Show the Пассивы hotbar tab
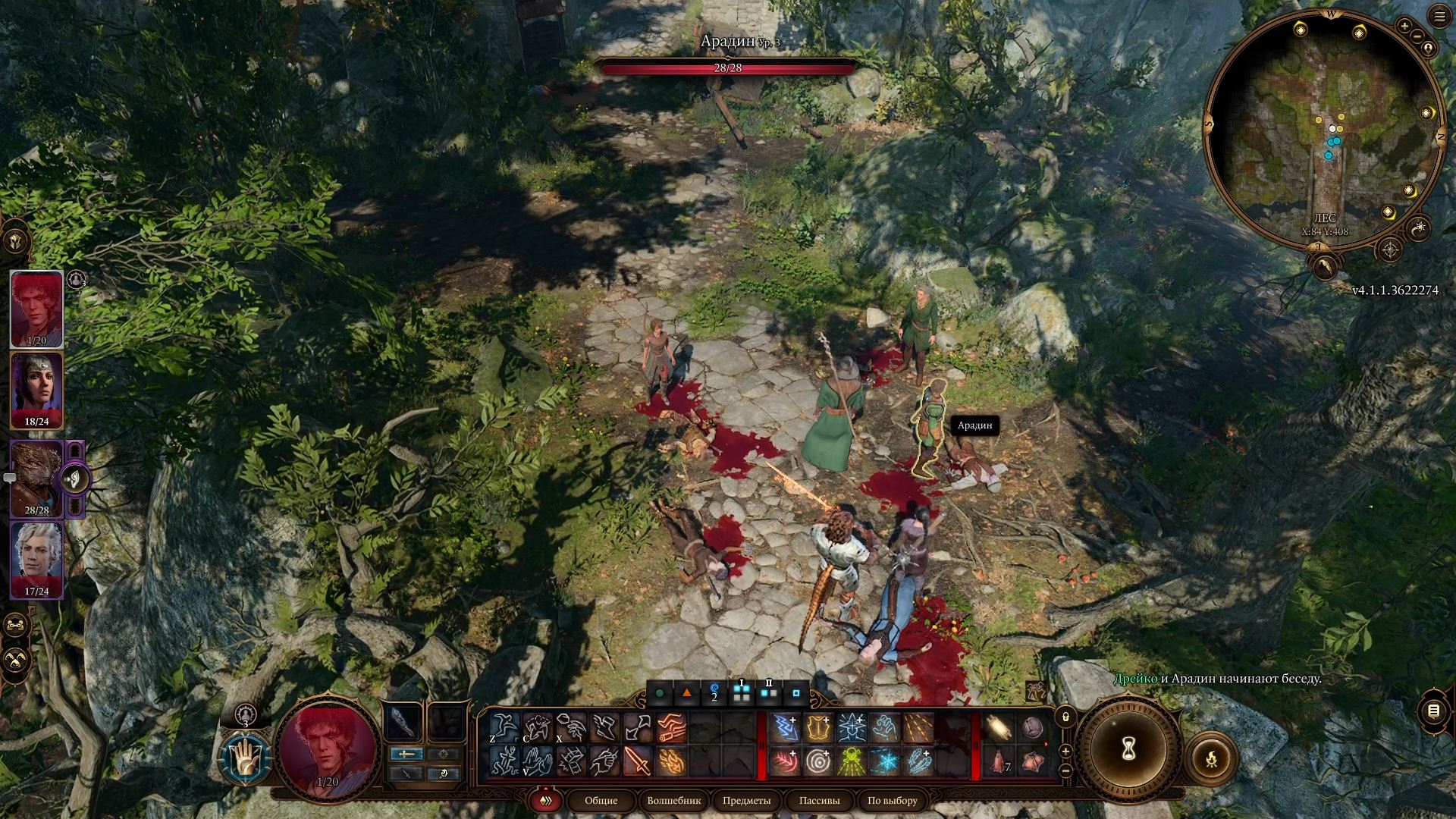This screenshot has height=819, width=1456. [x=819, y=800]
